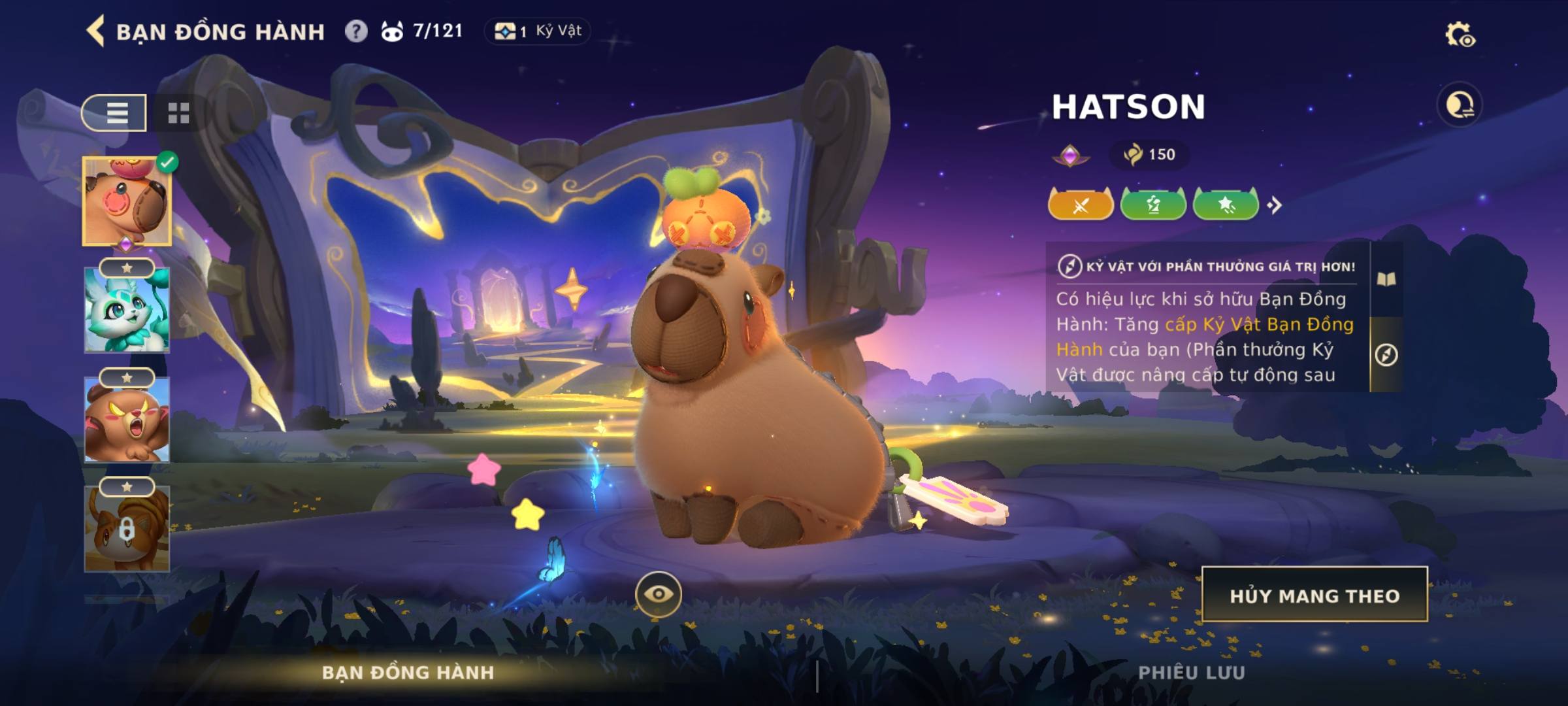Switch to the Phiêu Lưu tab
The image size is (1568, 706).
[1192, 673]
